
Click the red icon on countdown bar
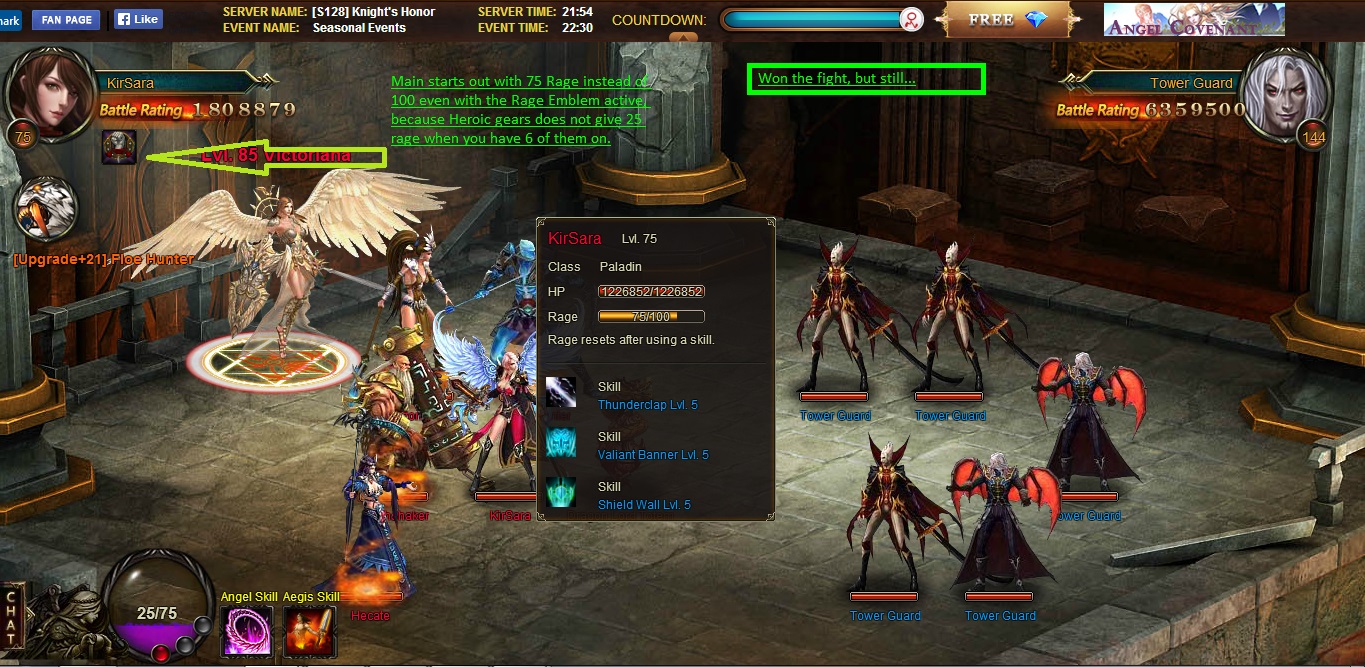click(911, 20)
